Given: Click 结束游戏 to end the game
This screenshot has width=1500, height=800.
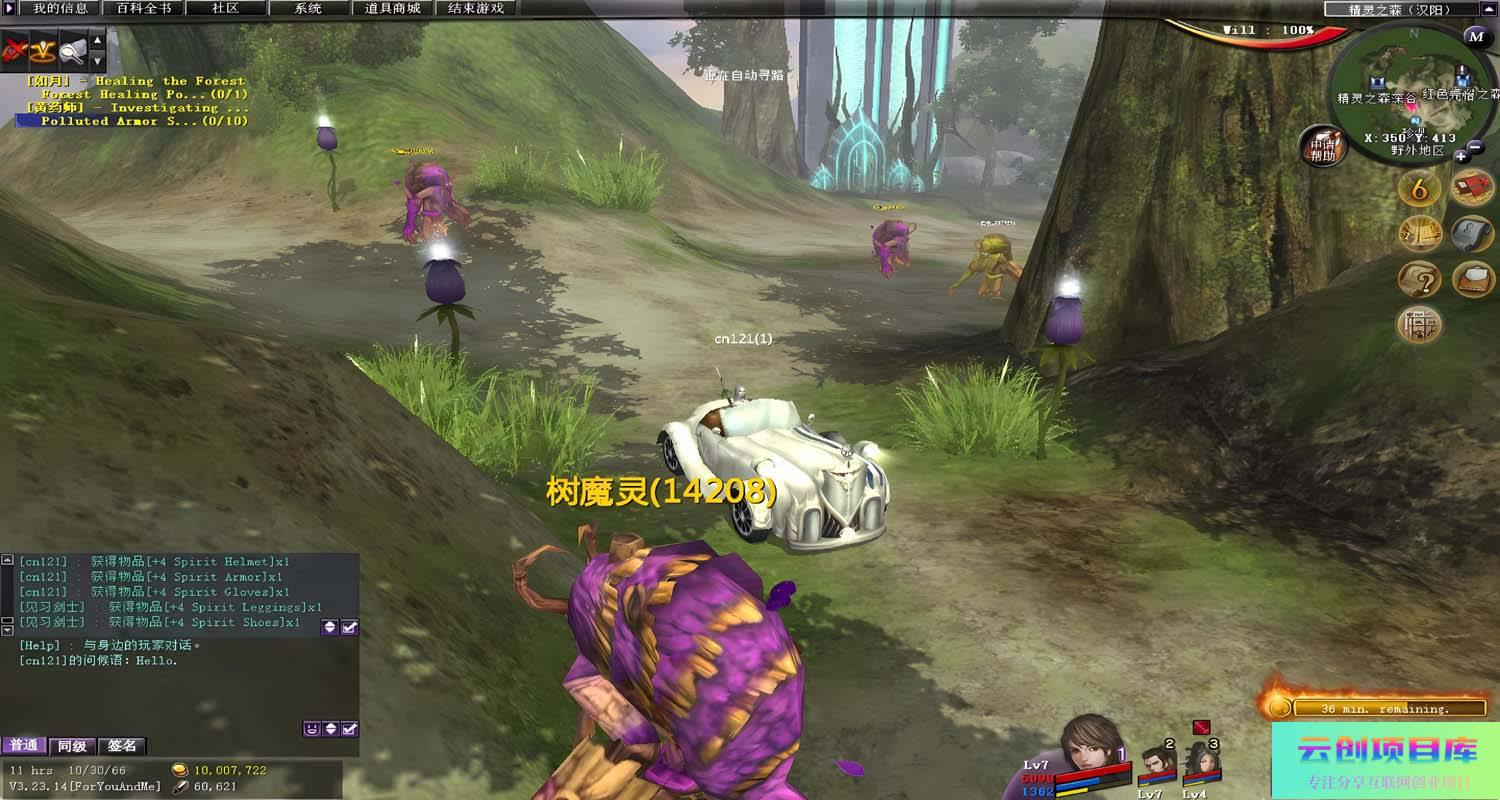Looking at the screenshot, I should 476,8.
